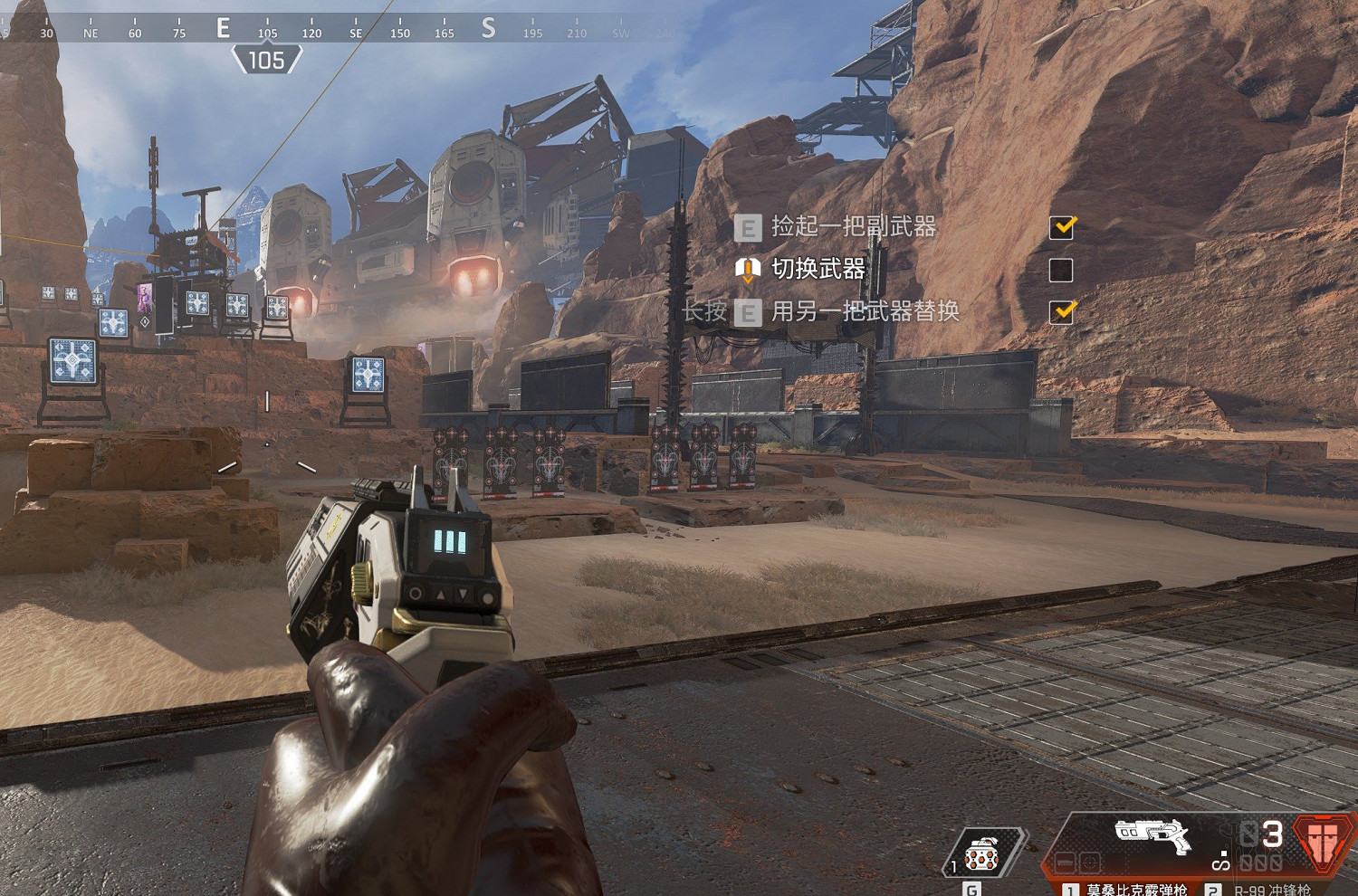The width and height of the screenshot is (1358, 896).
Task: Click the 切换武器 objective text
Action: click(x=818, y=269)
